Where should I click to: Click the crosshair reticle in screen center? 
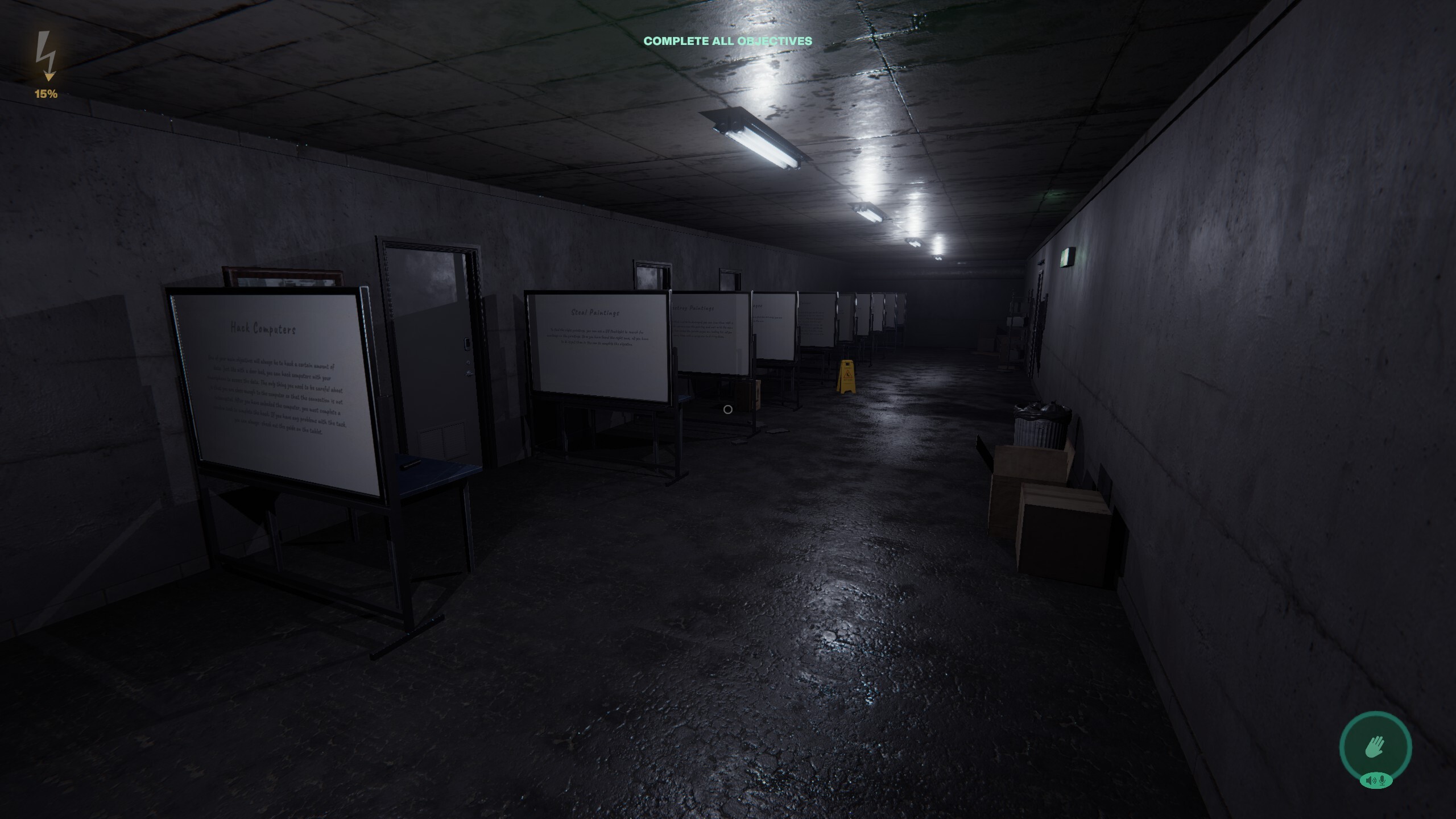click(727, 409)
